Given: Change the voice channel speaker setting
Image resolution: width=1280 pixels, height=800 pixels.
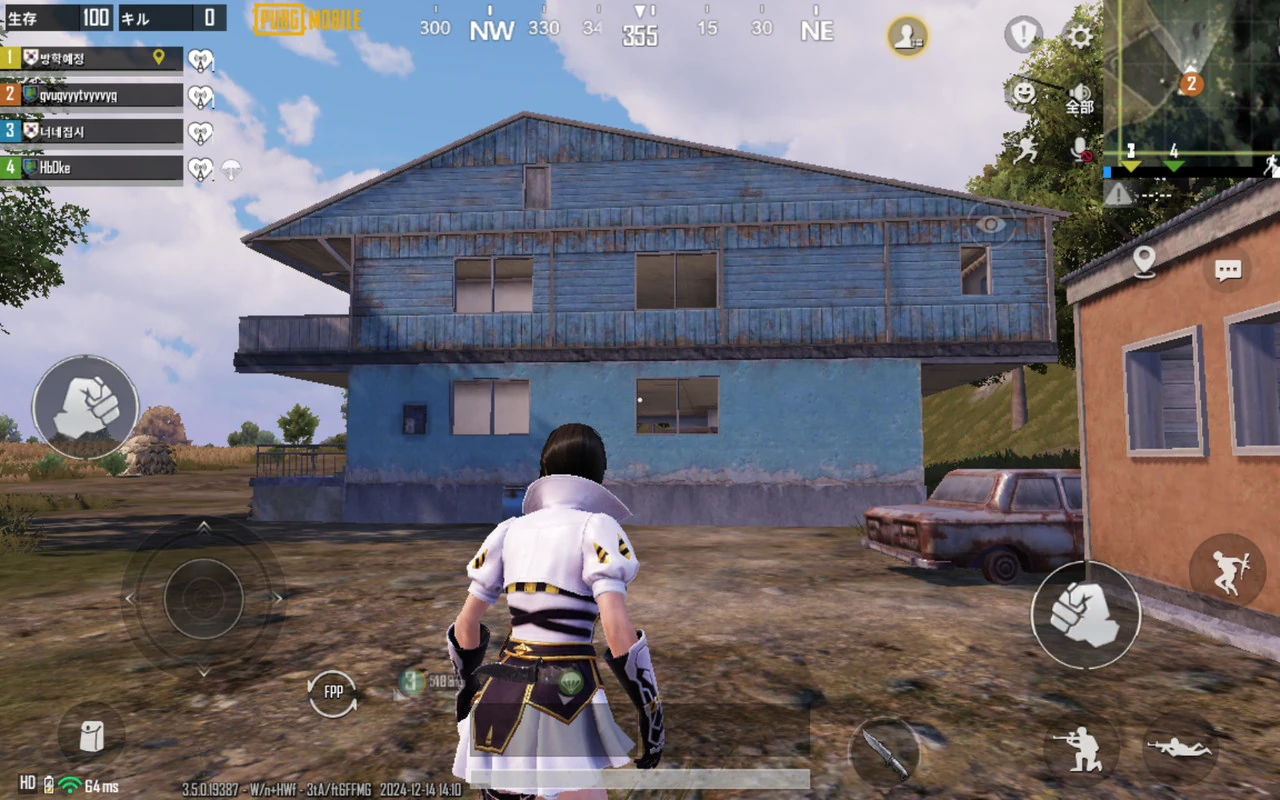Looking at the screenshot, I should pyautogui.click(x=1080, y=98).
